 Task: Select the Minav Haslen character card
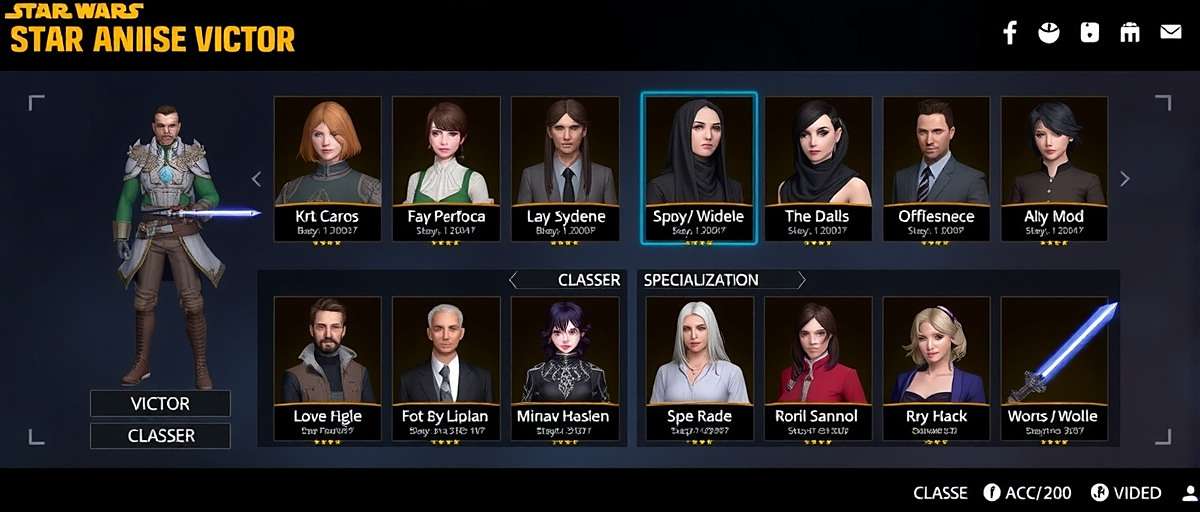564,368
